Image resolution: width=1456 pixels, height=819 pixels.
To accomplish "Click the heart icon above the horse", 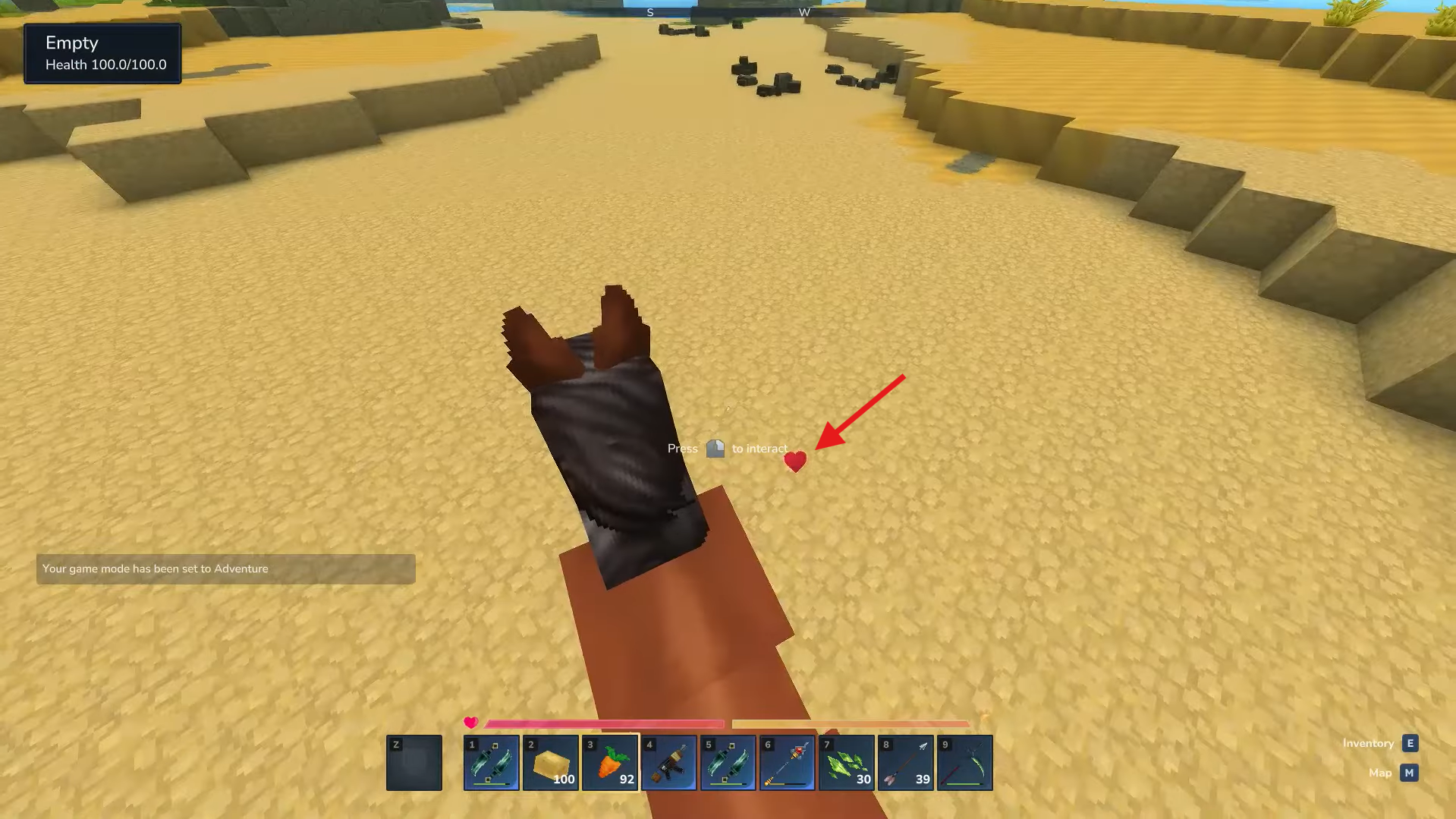I will [795, 461].
